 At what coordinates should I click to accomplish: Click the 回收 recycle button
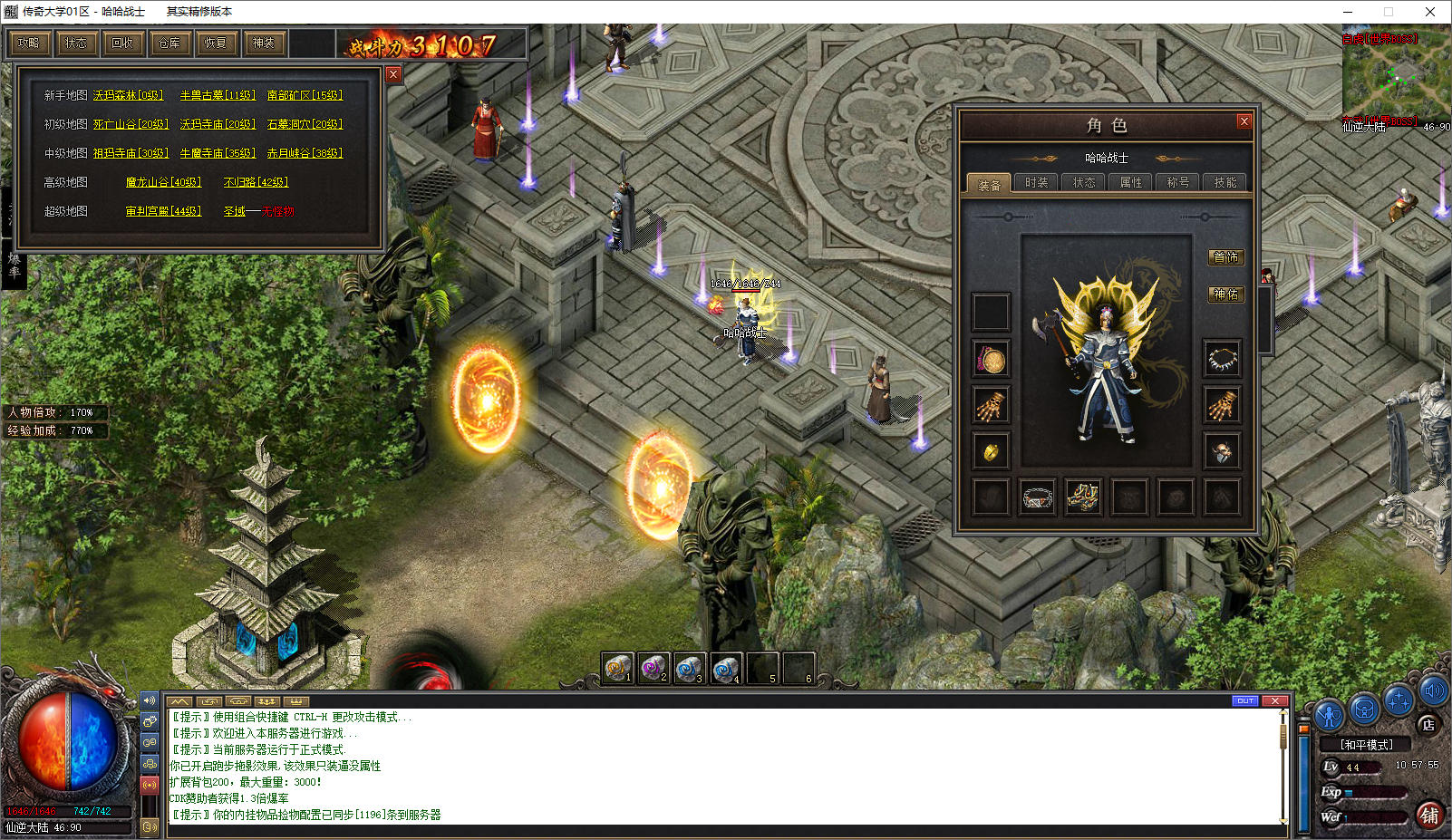coord(122,43)
